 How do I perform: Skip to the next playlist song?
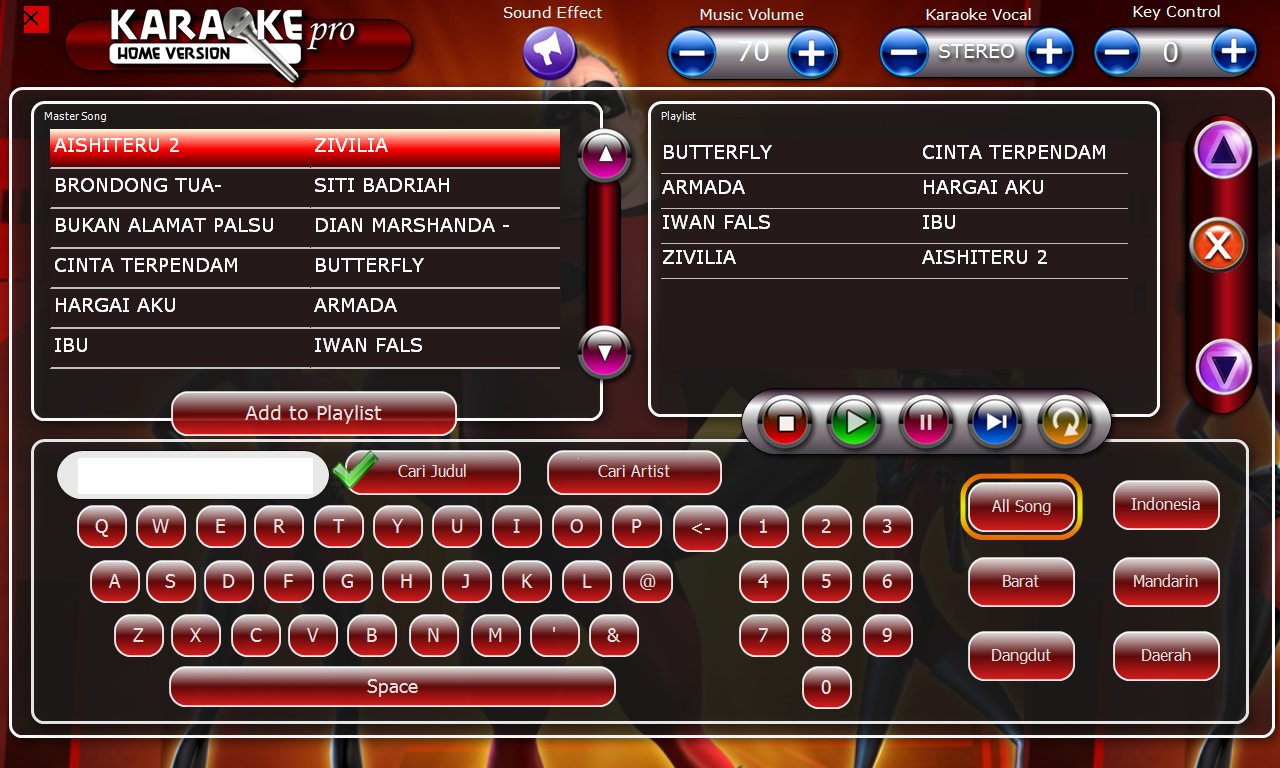pos(995,422)
